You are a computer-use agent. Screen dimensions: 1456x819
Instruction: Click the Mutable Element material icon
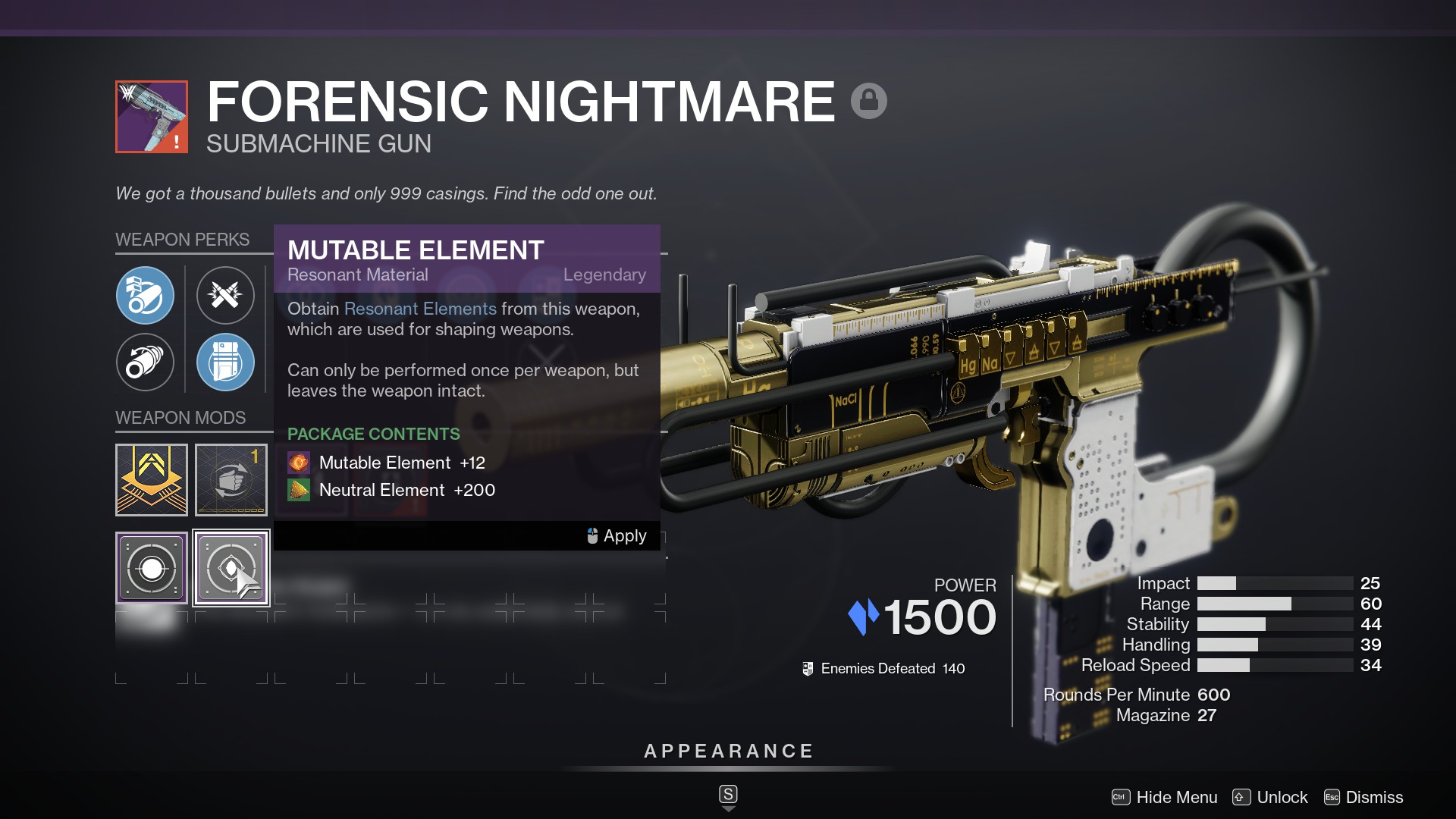[x=299, y=463]
